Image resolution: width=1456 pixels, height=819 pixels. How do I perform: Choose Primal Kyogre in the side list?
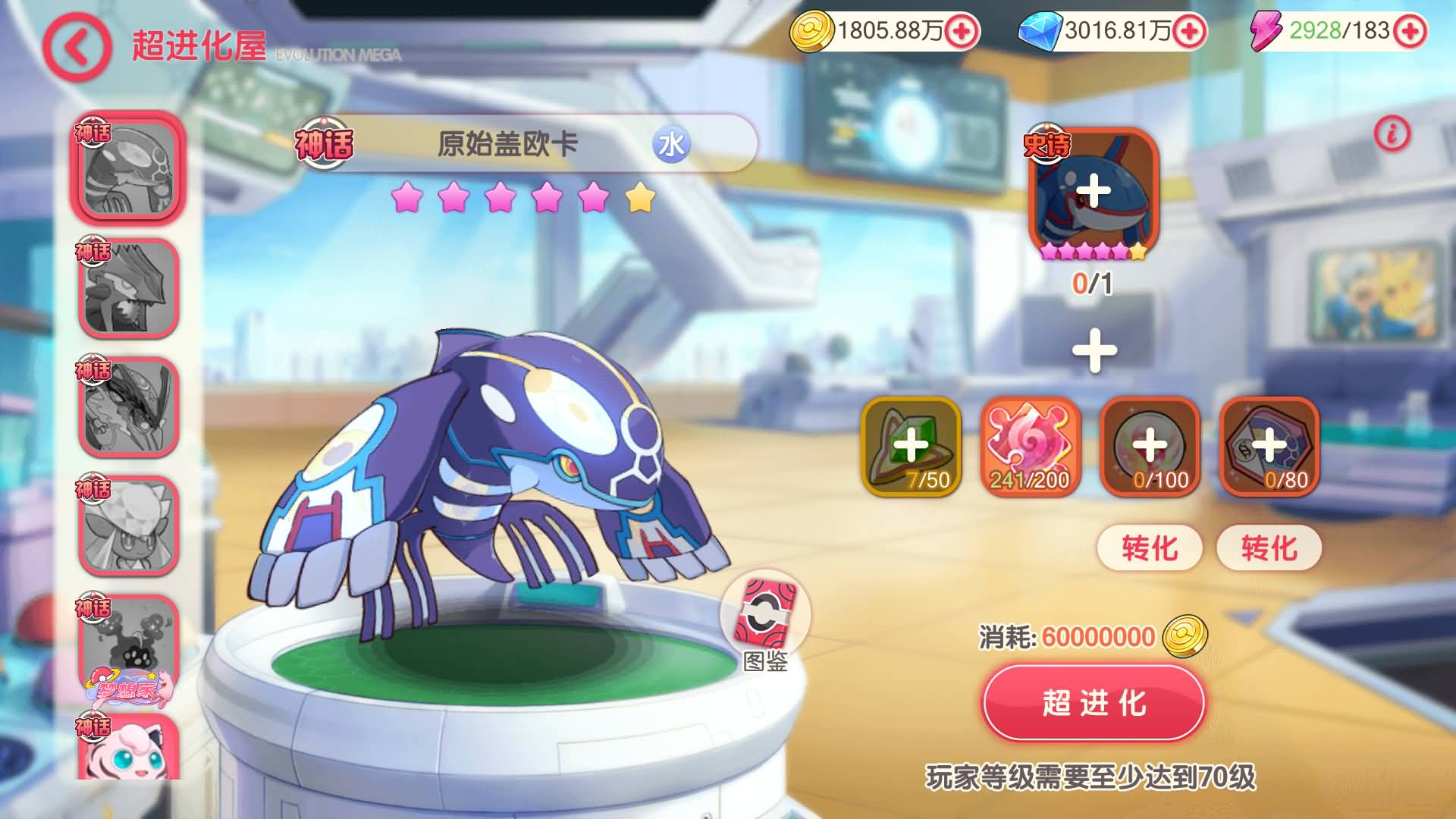128,168
